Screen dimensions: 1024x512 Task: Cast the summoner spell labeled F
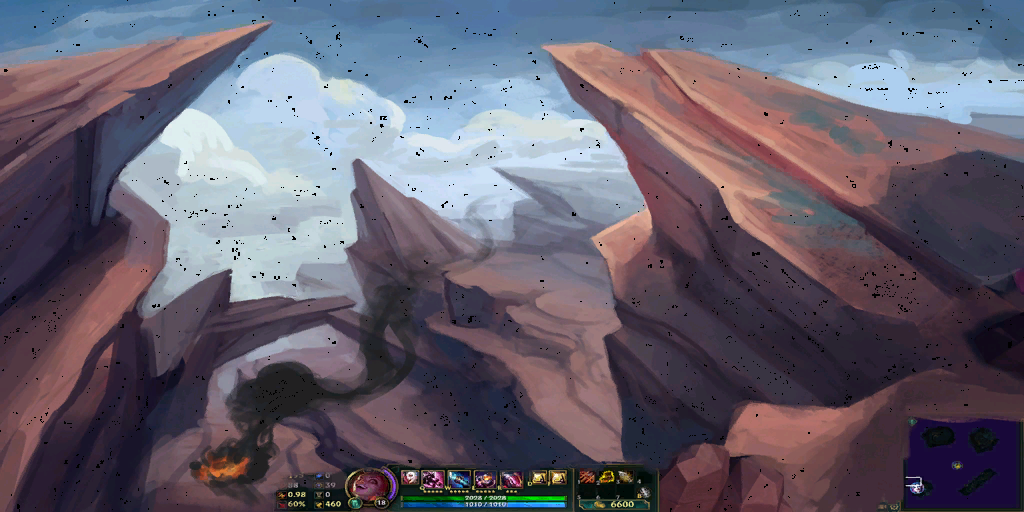(558, 479)
